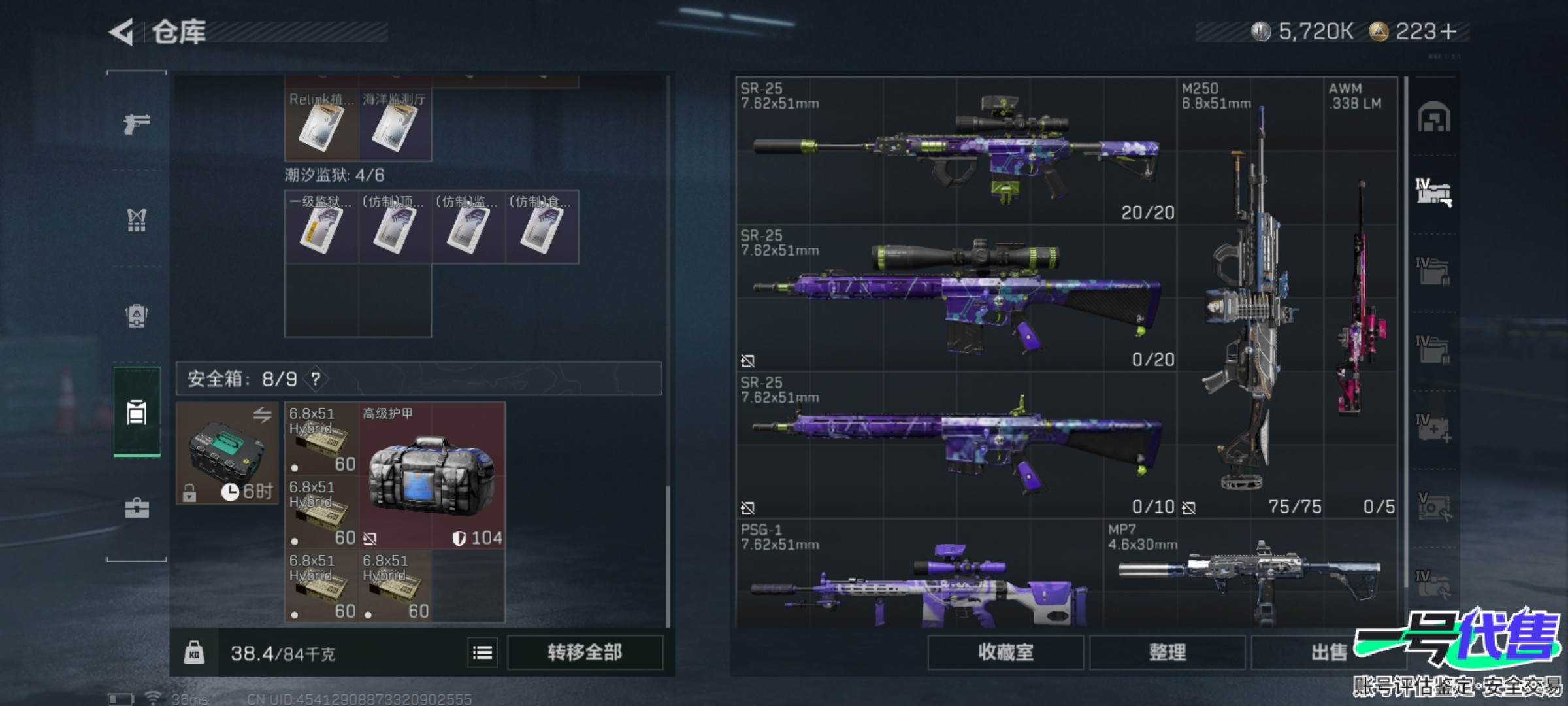Viewport: 1568px width, 706px height.
Task: Open the stash home icon tab
Action: click(x=1433, y=118)
